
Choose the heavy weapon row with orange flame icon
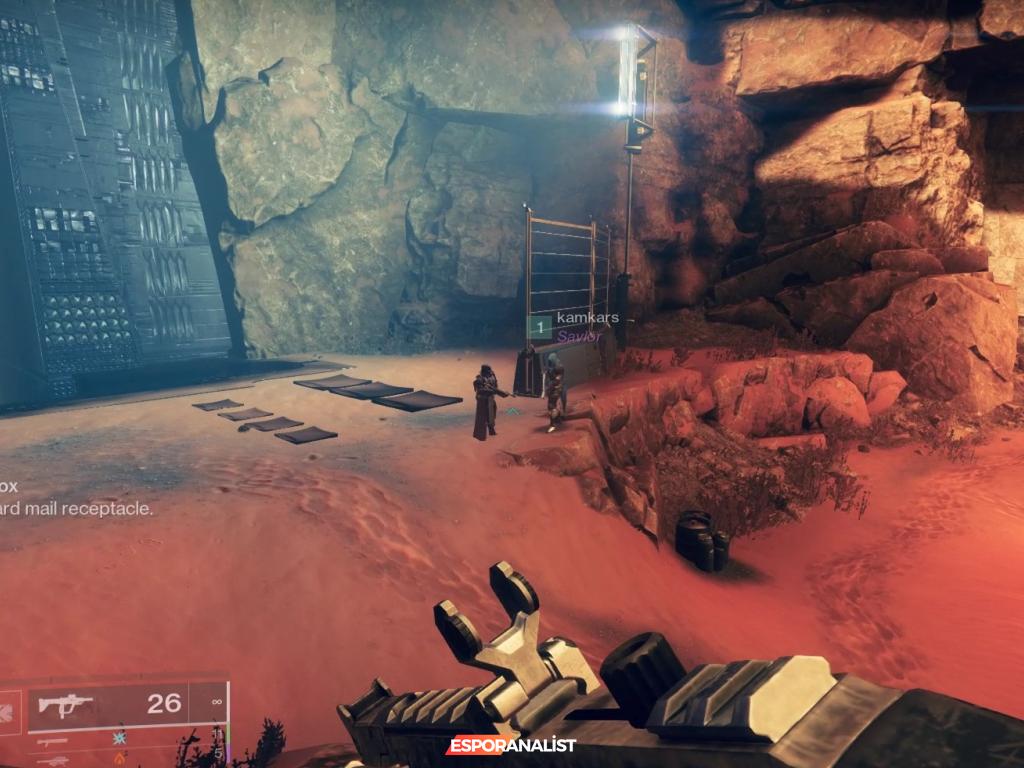pos(122,759)
